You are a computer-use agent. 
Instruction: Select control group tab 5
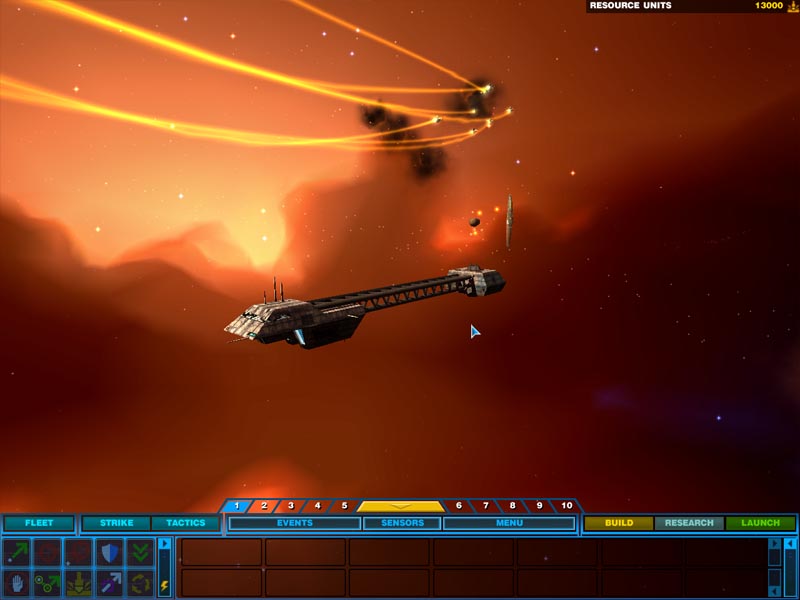(343, 506)
